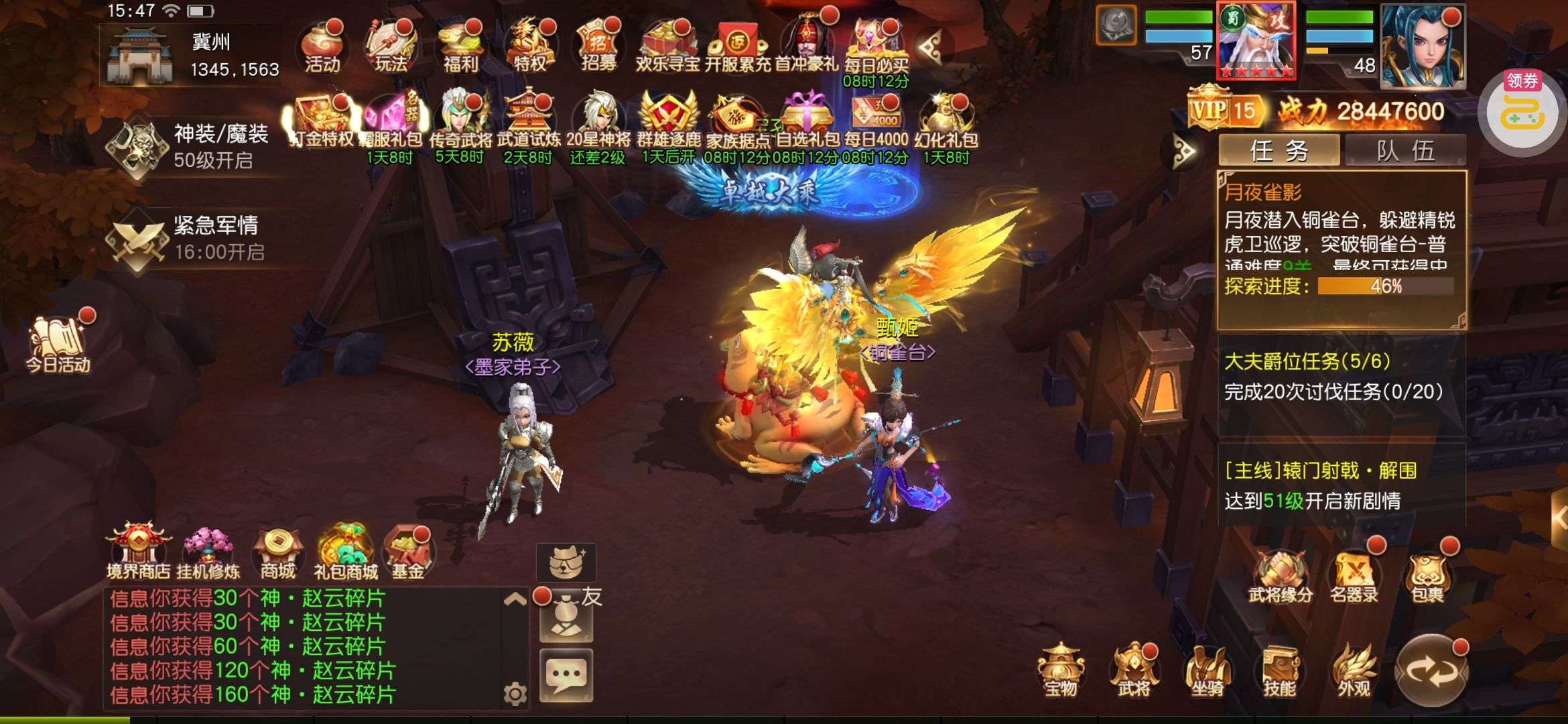Image resolution: width=1568 pixels, height=724 pixels.
Task: Open chat settings gear
Action: click(x=515, y=694)
